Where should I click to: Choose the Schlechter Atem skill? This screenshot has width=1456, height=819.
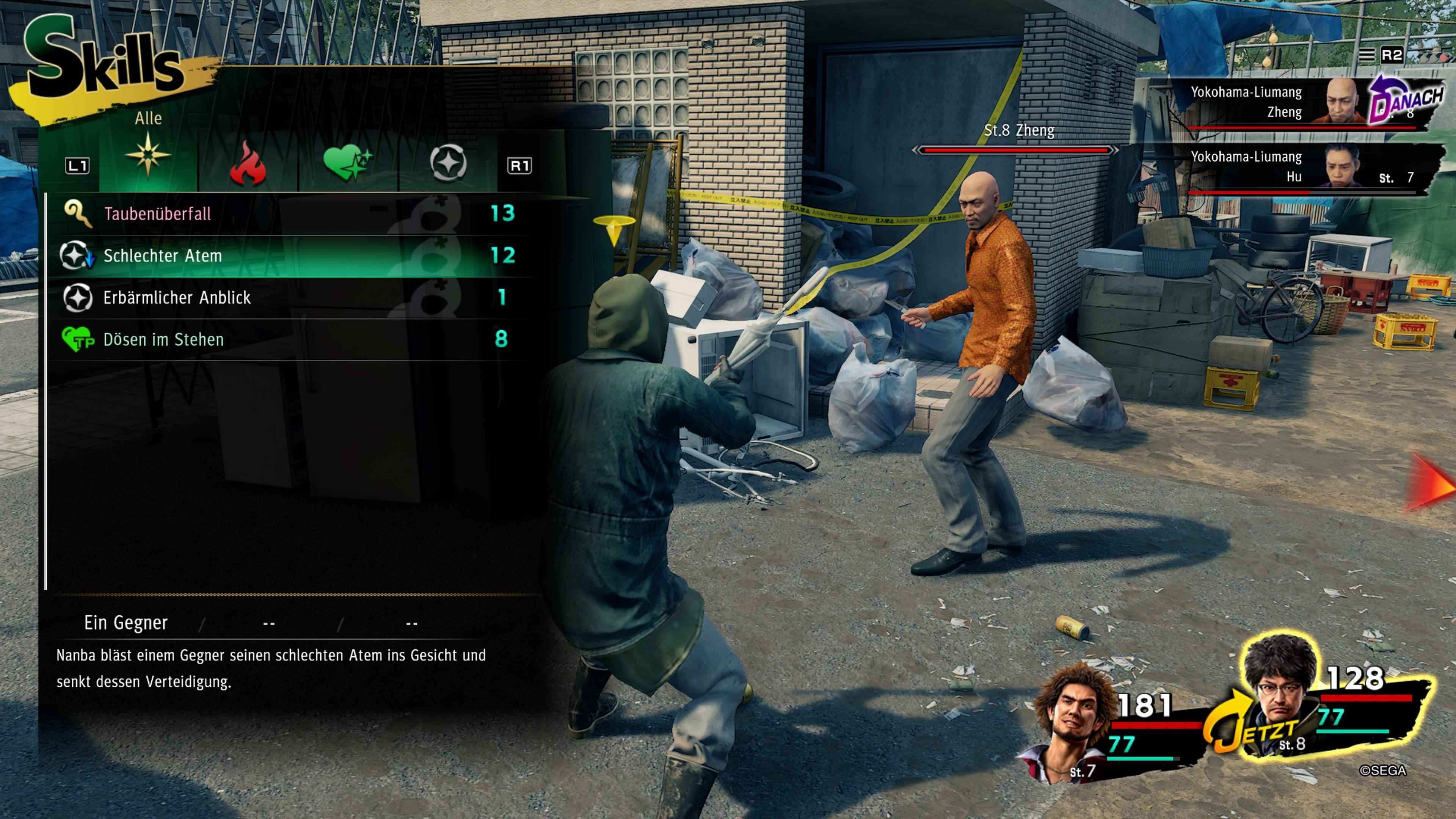coord(163,256)
